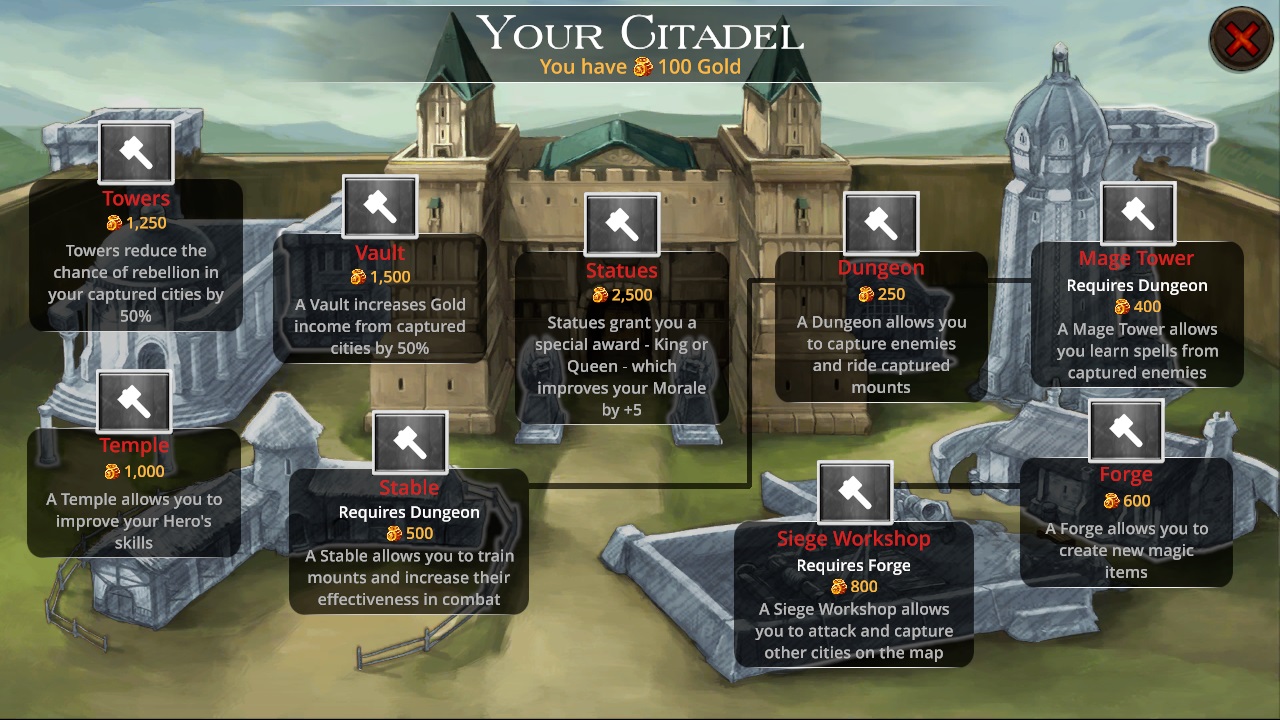Click the Requires Dungeon text under Stable
The height and width of the screenshot is (720, 1280).
coord(409,511)
